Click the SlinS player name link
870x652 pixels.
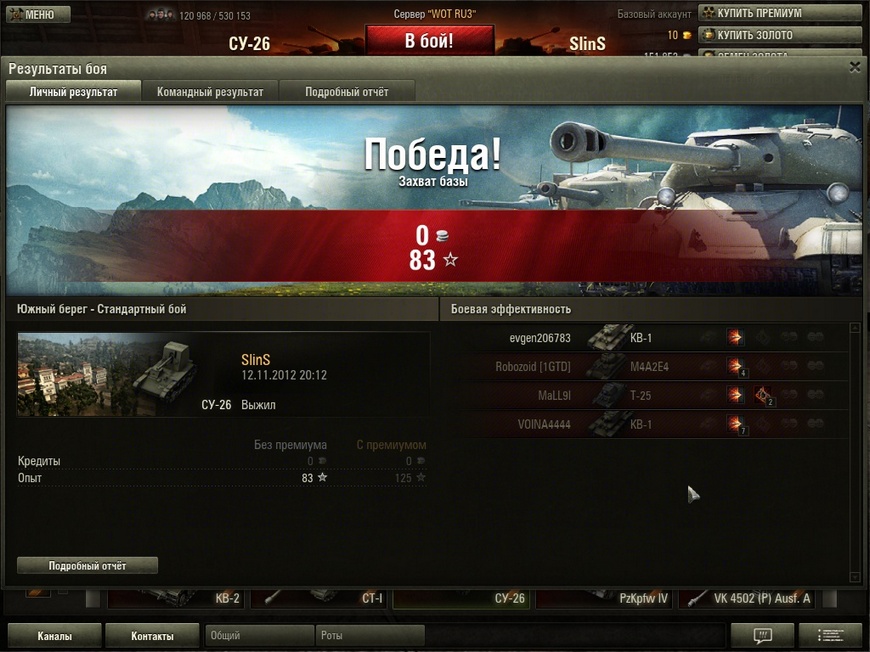click(257, 359)
